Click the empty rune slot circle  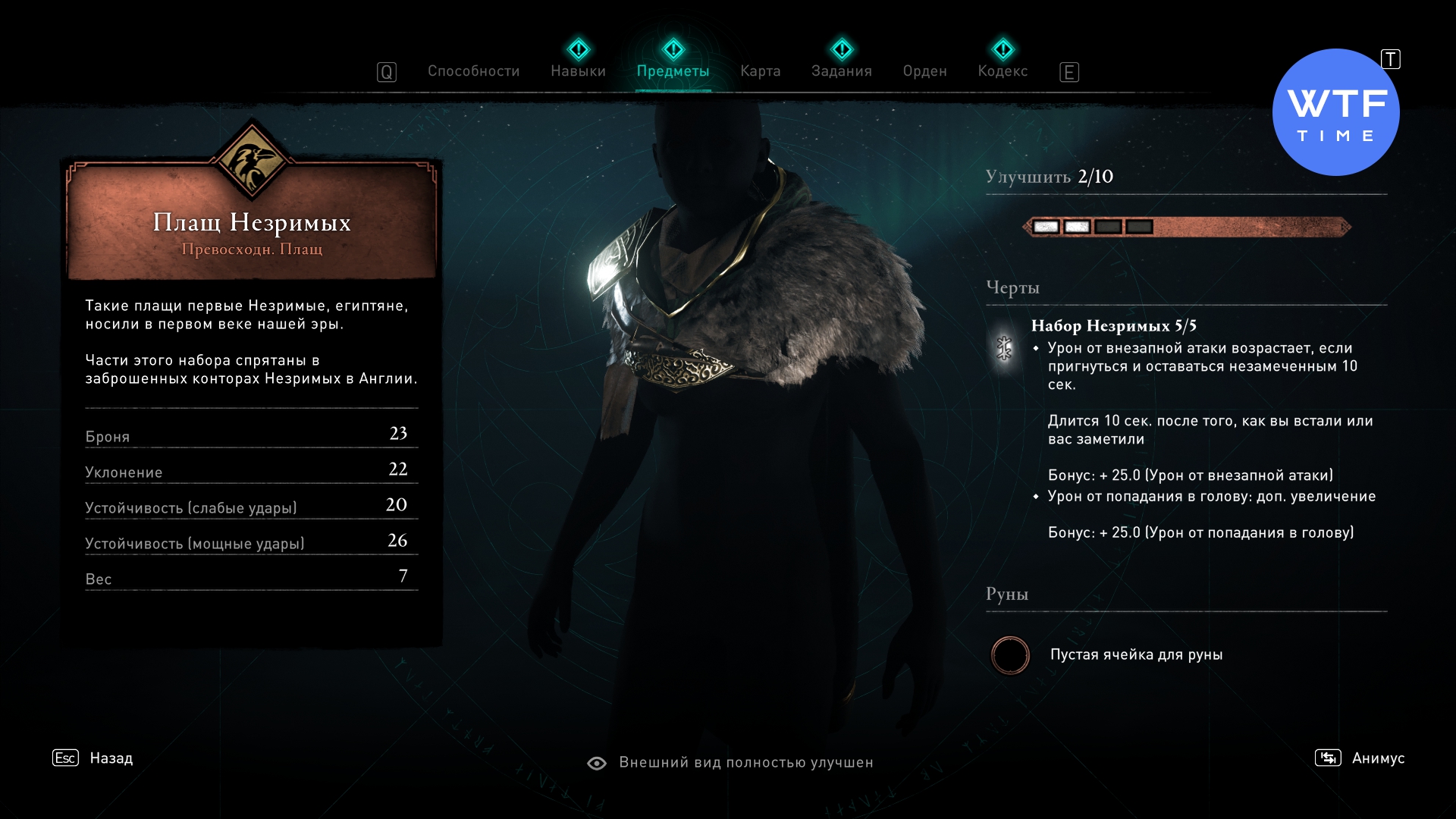1010,655
